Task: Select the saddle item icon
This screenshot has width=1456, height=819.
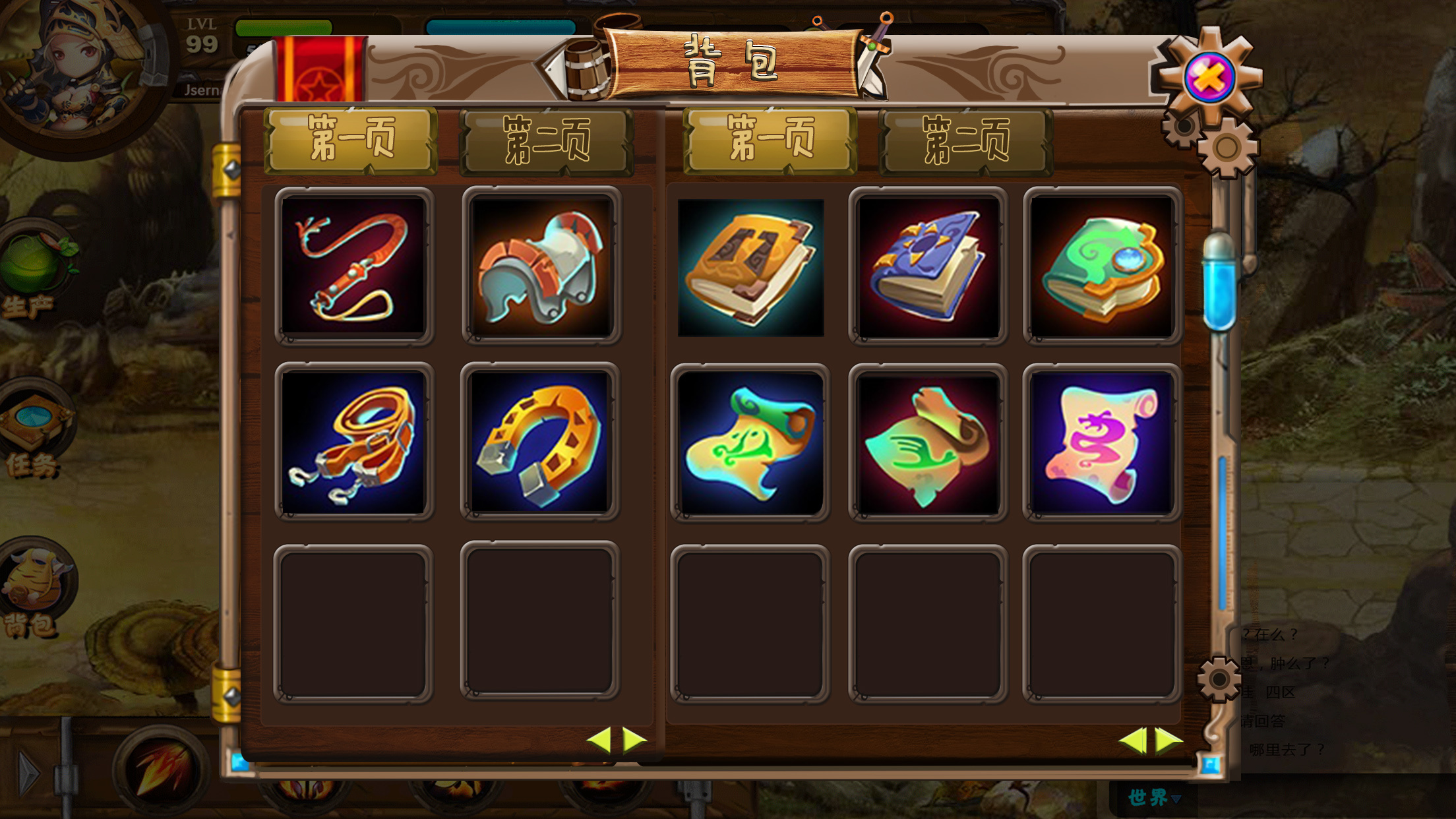Action: point(542,267)
